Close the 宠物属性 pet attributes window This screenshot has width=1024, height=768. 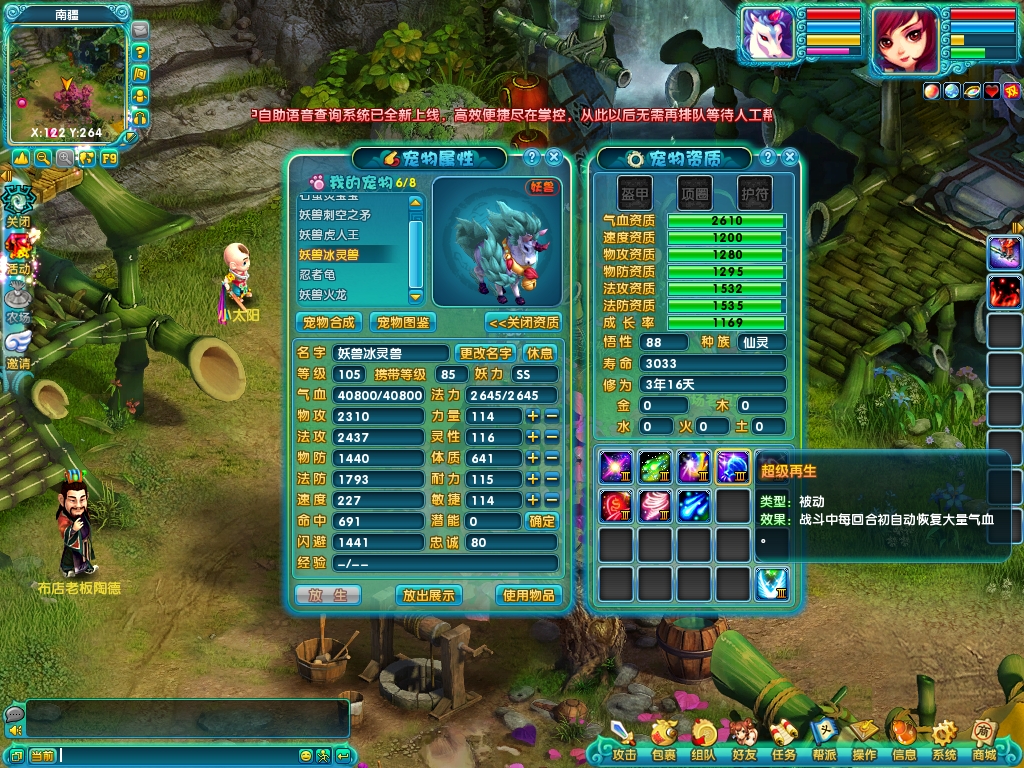[x=553, y=157]
